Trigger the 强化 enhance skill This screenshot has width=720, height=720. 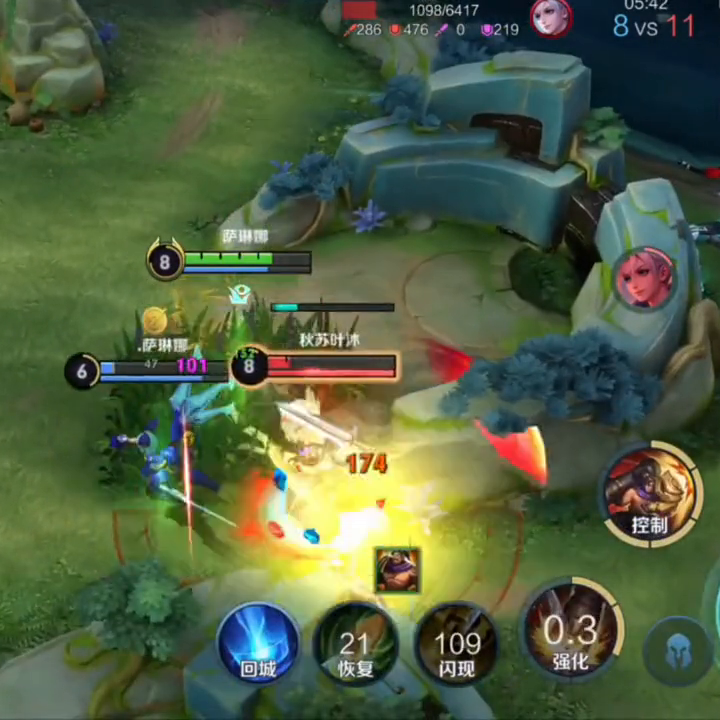point(573,632)
